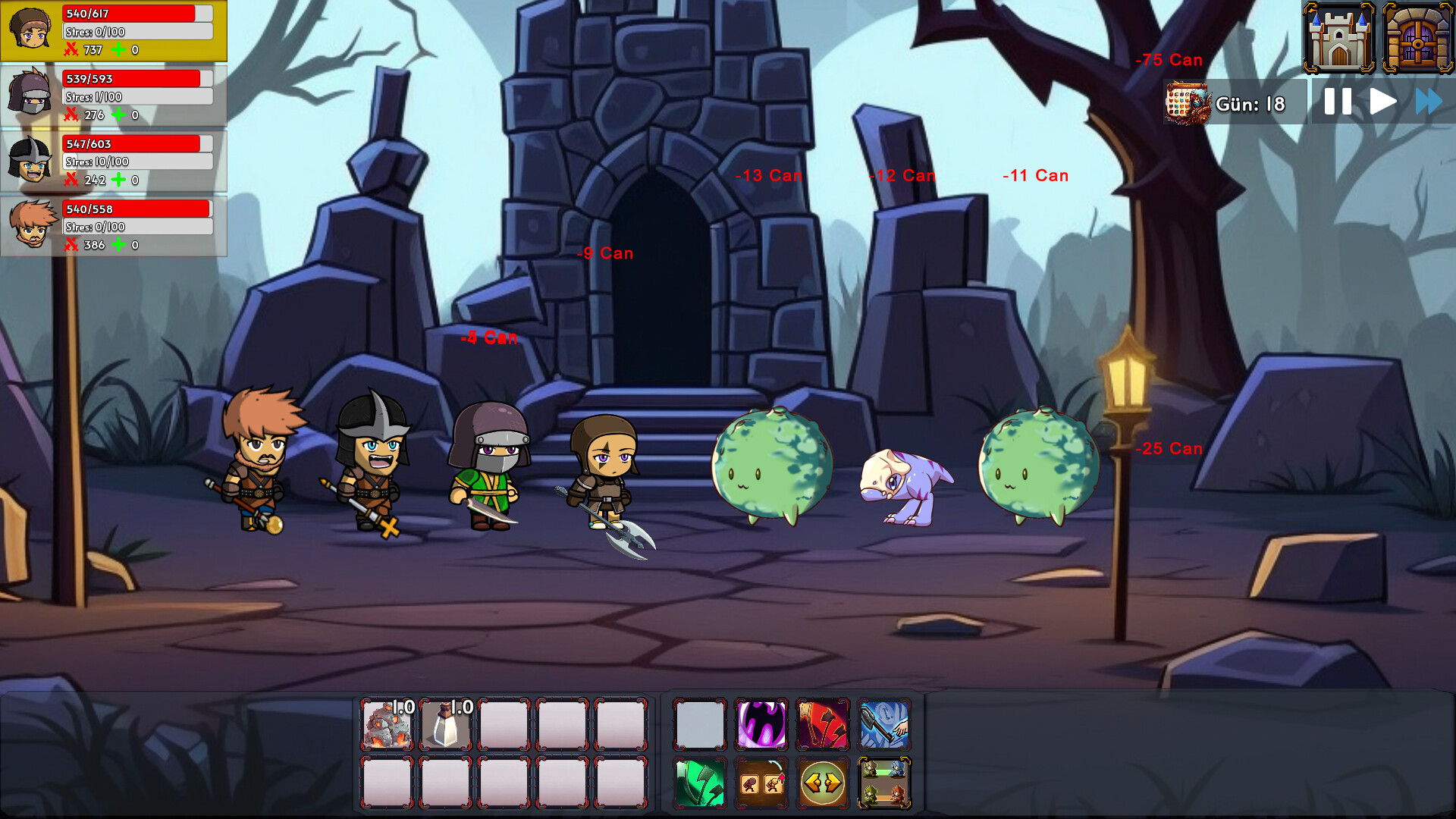
Task: Activate fast-forward speed
Action: tap(1429, 102)
